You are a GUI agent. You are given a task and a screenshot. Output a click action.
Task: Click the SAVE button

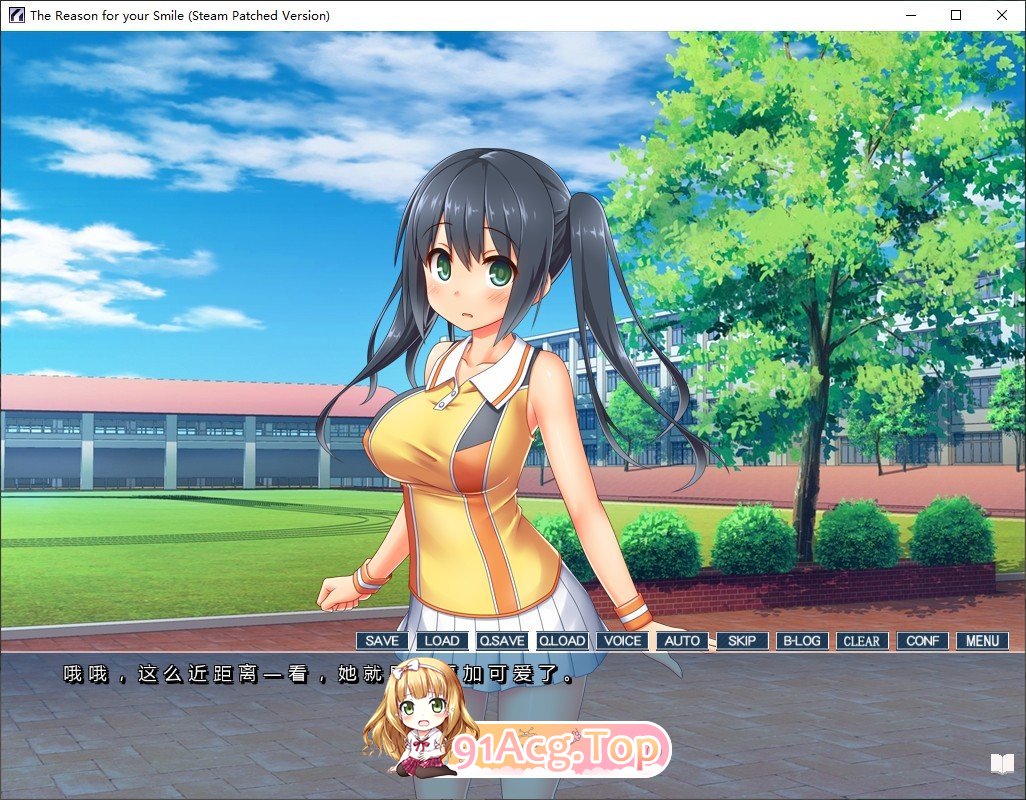tap(382, 641)
